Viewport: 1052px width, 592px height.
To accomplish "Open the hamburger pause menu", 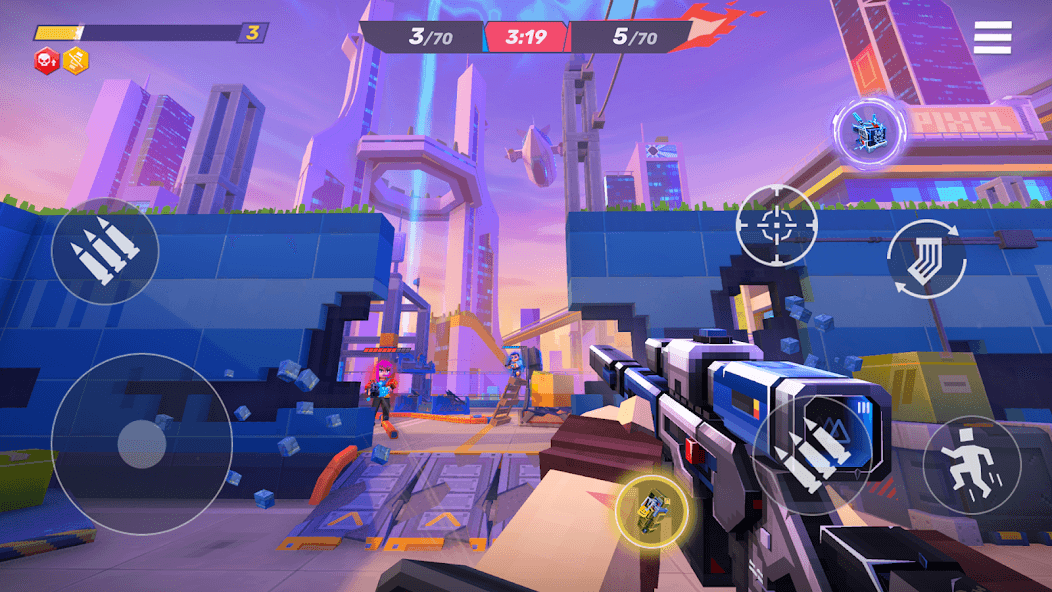I will [992, 37].
